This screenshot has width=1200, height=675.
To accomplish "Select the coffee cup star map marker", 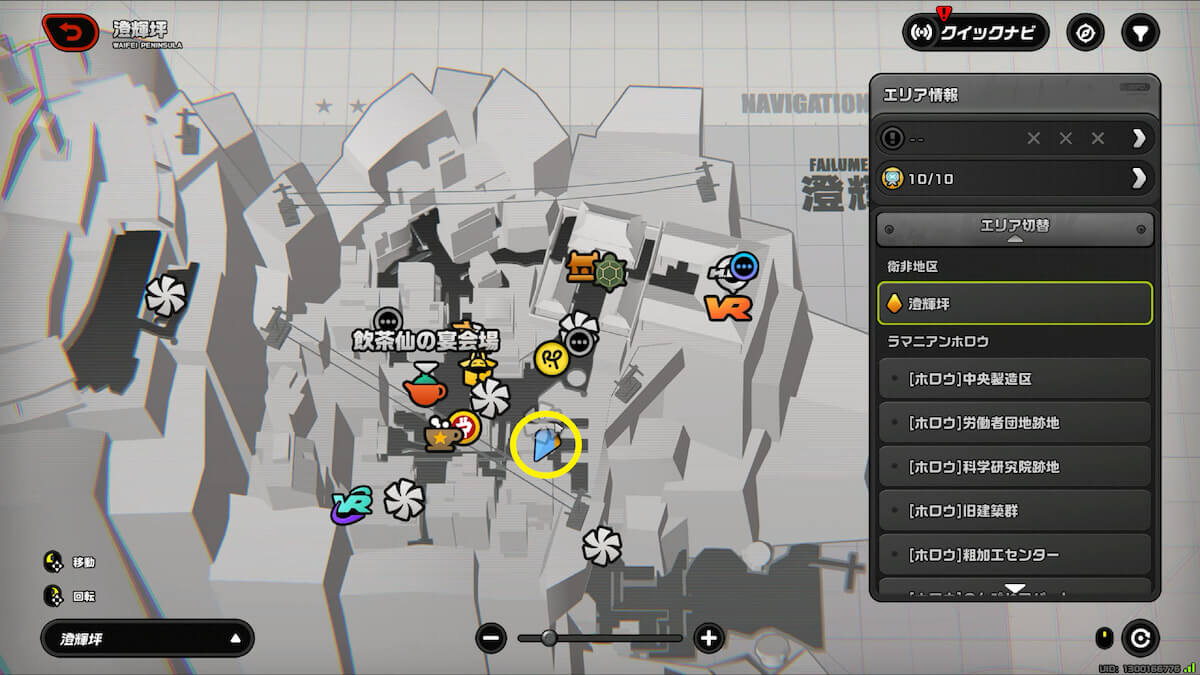I will pos(441,436).
